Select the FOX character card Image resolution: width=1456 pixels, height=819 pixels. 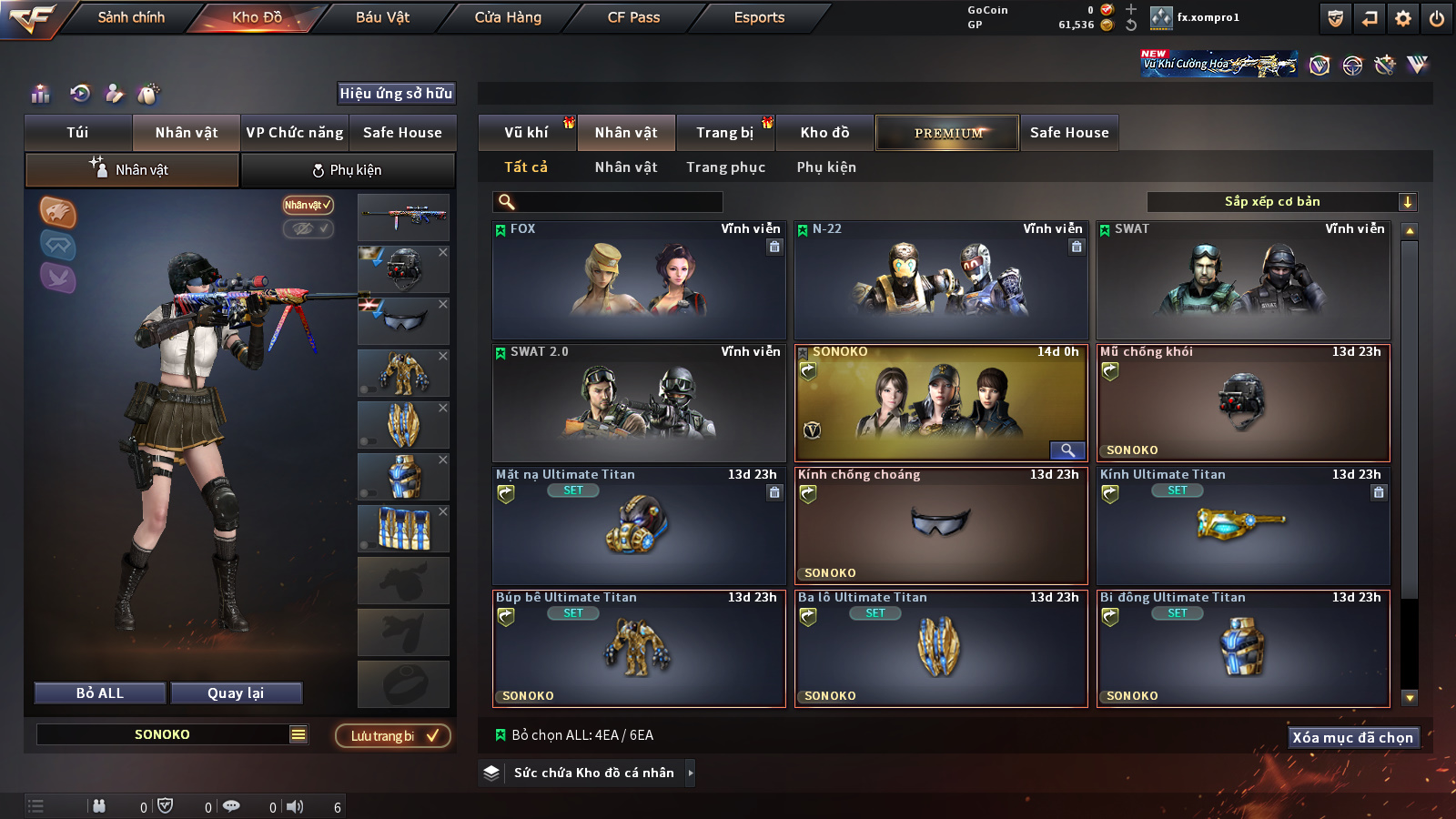(639, 280)
